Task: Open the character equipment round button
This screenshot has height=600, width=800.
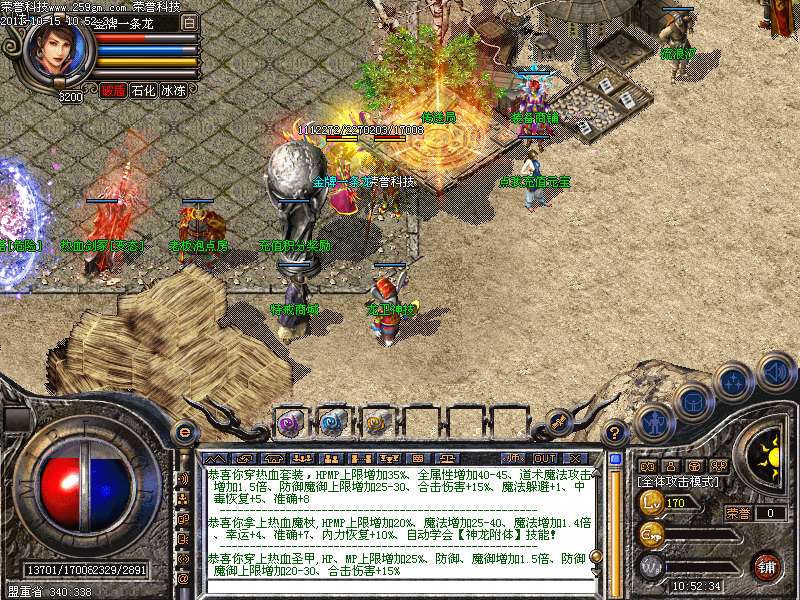Action: coord(653,422)
